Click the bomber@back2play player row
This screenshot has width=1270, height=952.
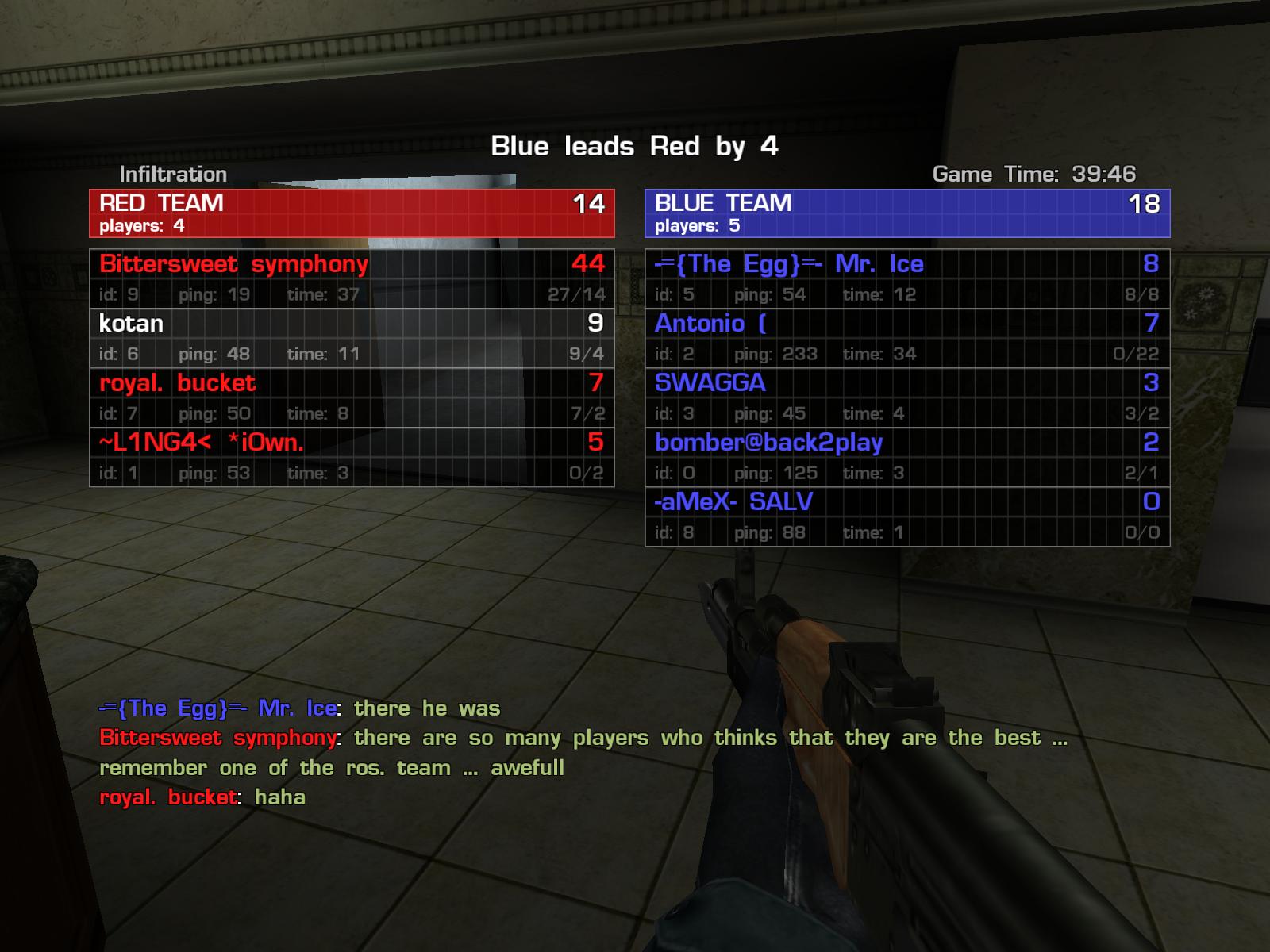tap(907, 457)
